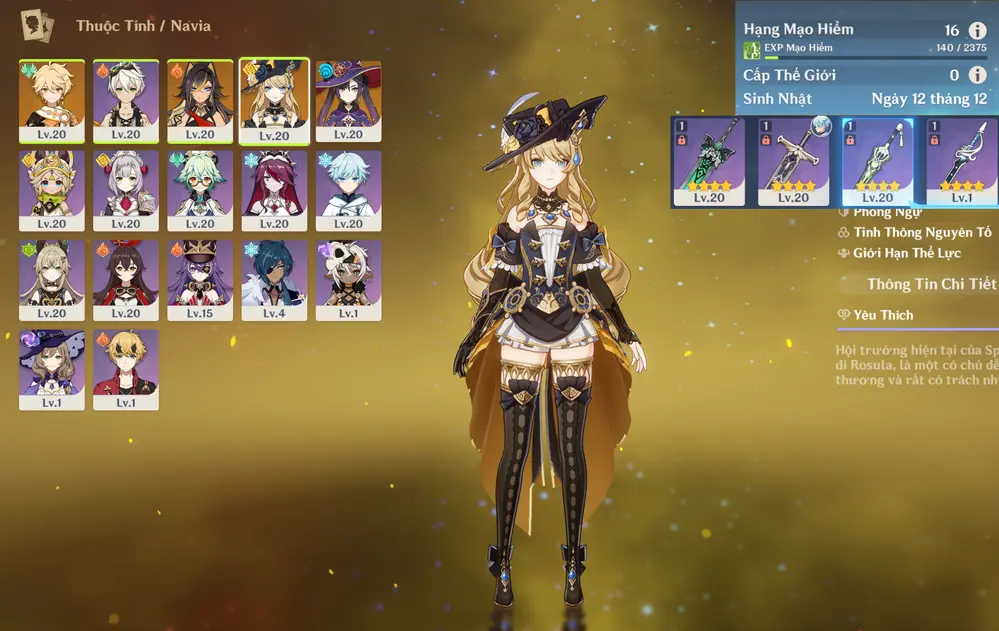
Task: Click the Yêu Thích favorite option
Action: coord(882,315)
